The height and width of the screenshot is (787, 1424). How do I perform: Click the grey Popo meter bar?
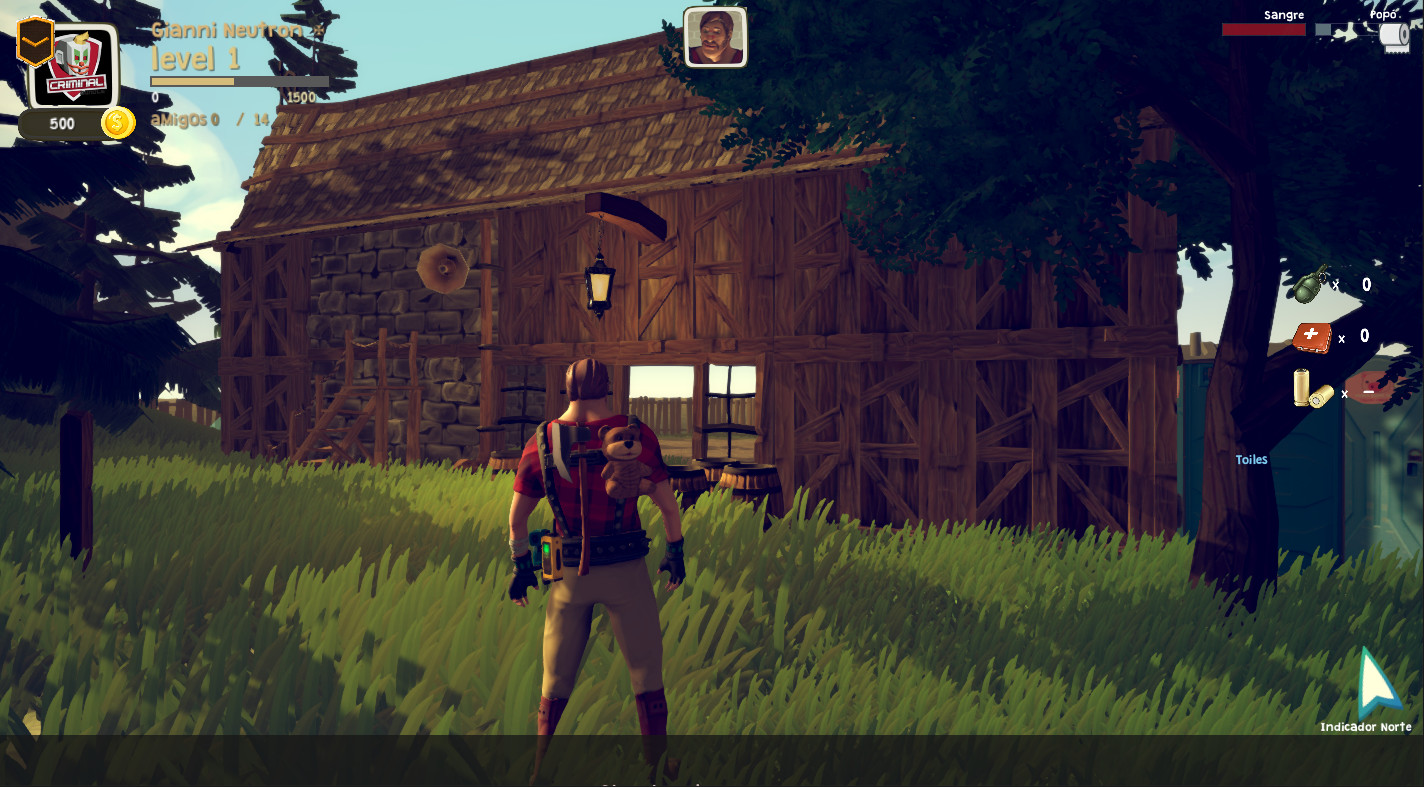(x=1345, y=30)
